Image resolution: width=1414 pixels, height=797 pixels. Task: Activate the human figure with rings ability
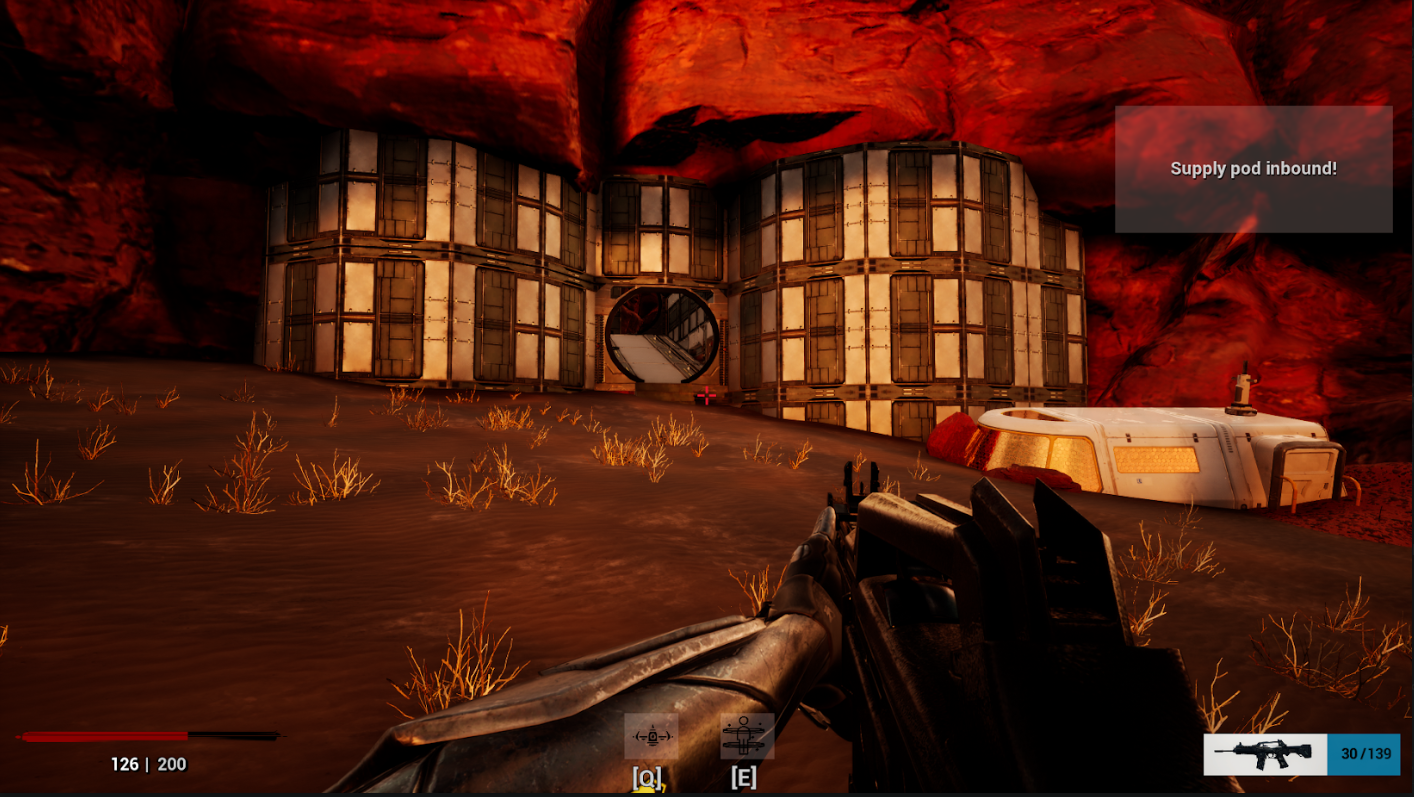[746, 737]
